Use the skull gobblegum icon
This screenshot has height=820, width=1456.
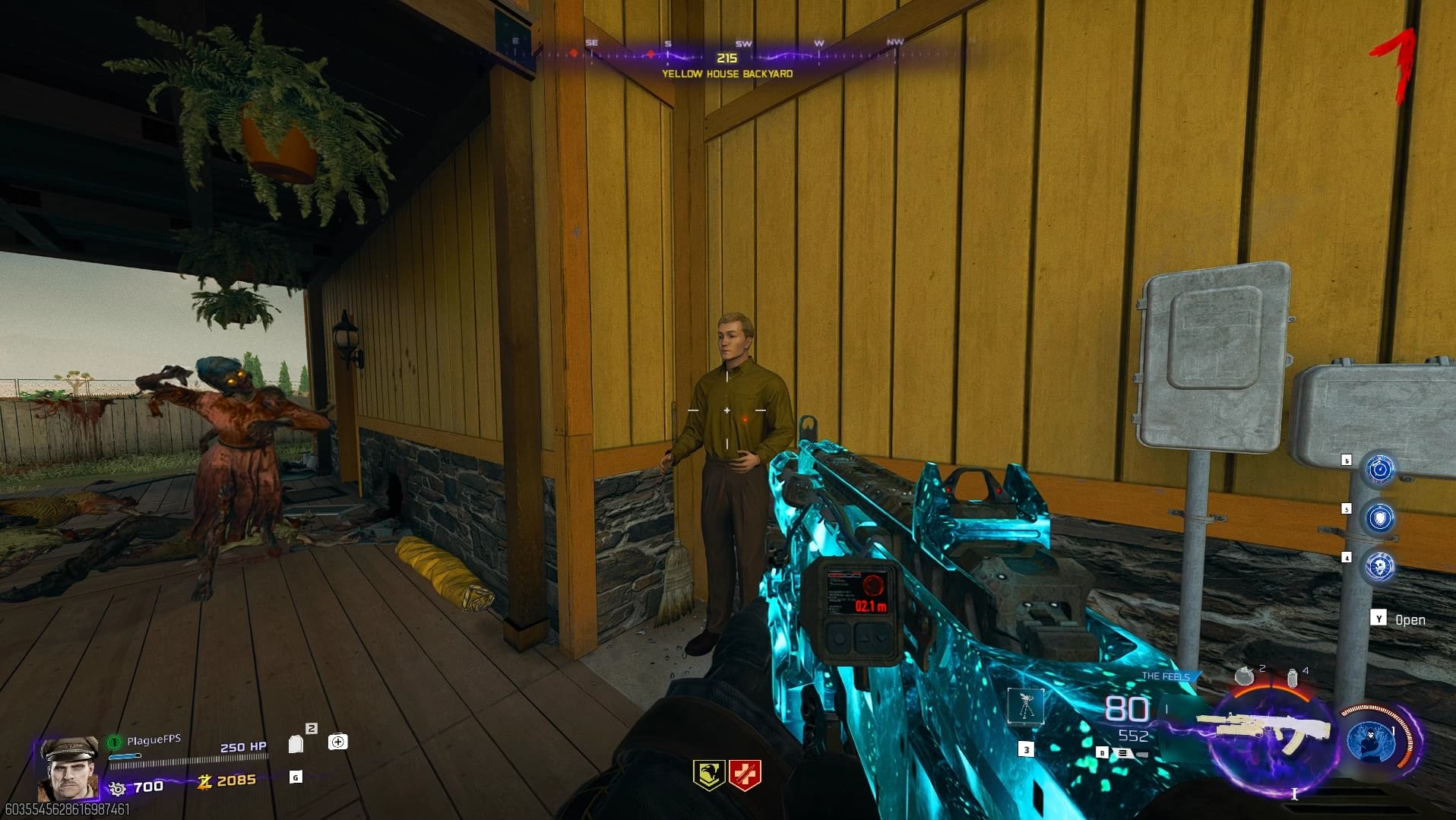(1380, 566)
